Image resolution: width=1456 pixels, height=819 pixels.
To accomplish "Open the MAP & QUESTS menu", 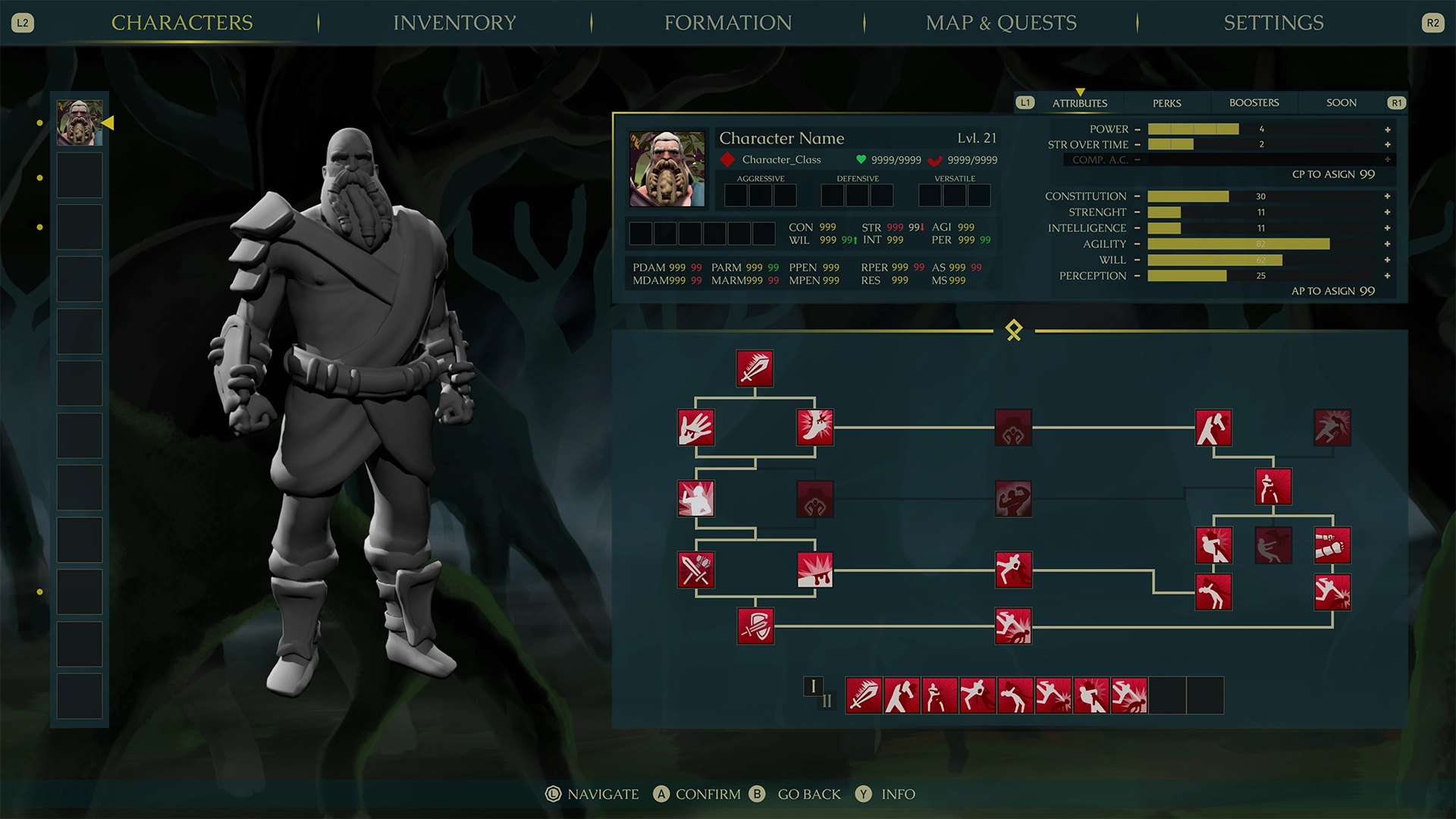I will (1000, 23).
